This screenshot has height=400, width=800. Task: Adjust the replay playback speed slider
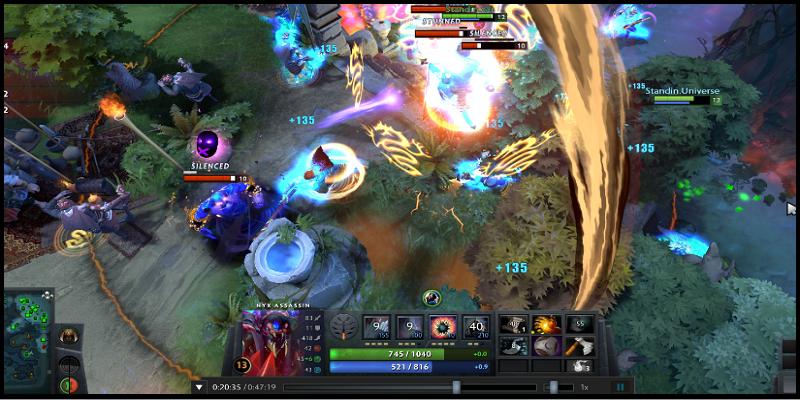pos(552,387)
